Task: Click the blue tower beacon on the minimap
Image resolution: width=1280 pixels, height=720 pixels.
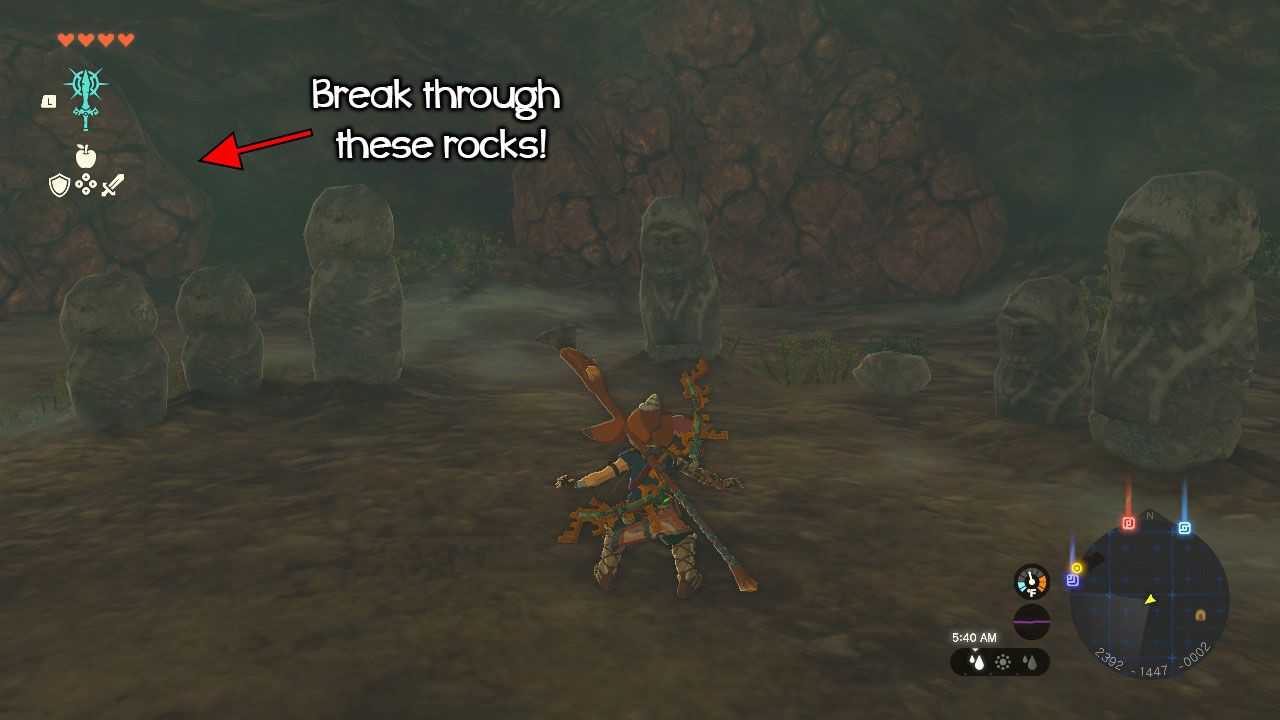Action: click(x=1185, y=525)
